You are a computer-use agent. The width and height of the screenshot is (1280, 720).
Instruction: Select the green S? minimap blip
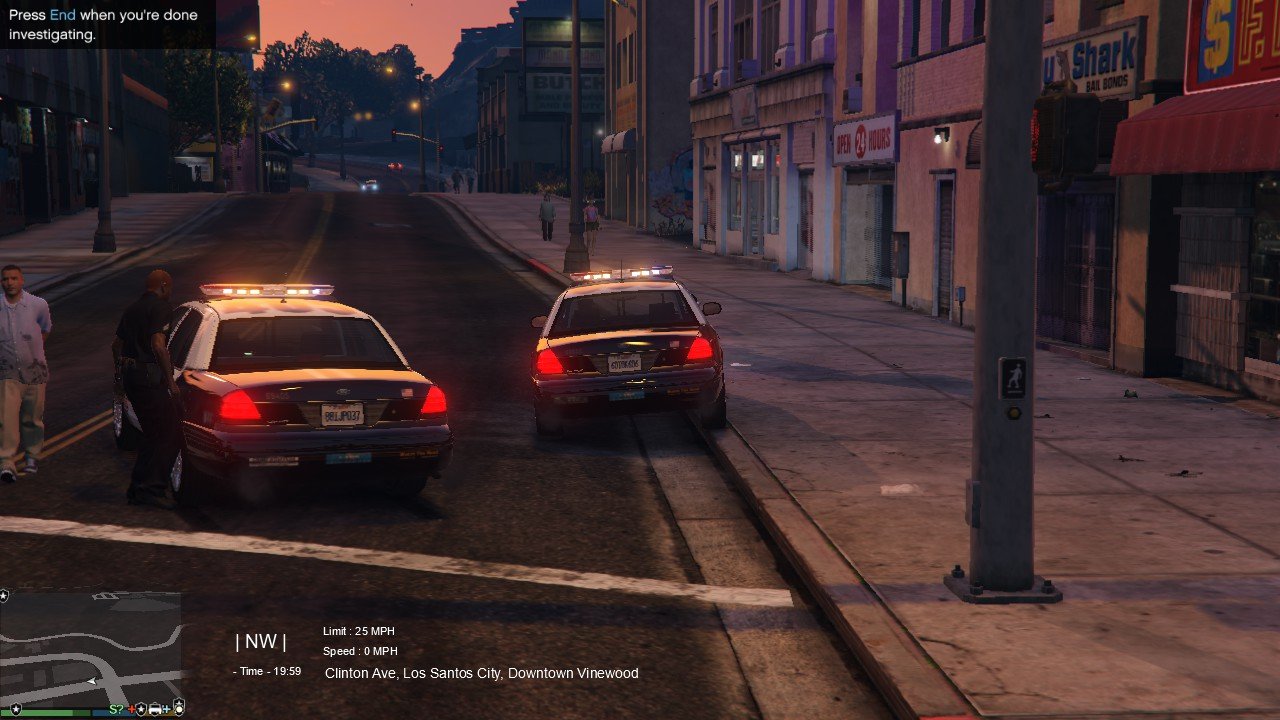coord(116,709)
